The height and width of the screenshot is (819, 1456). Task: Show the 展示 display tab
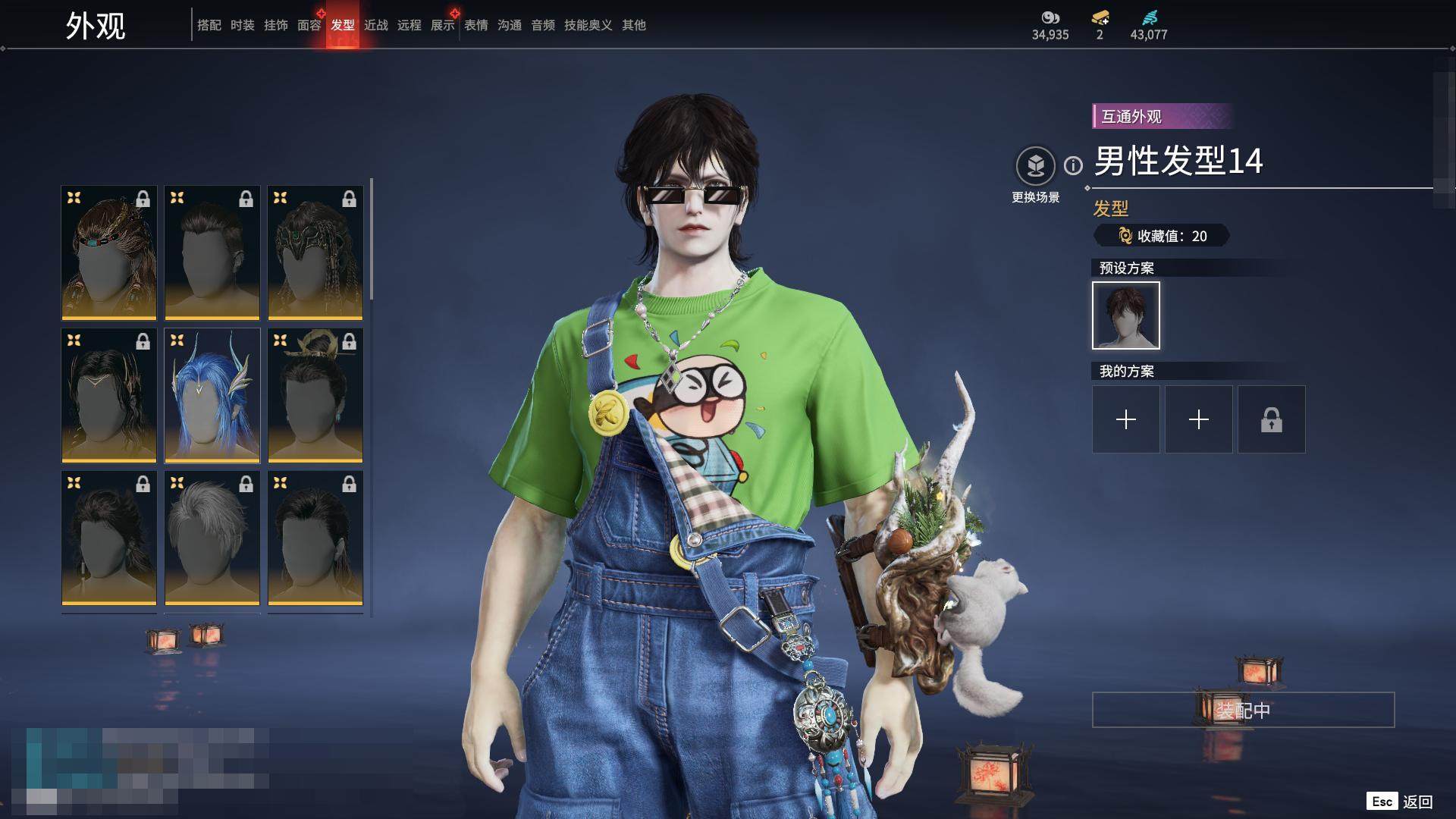[443, 25]
